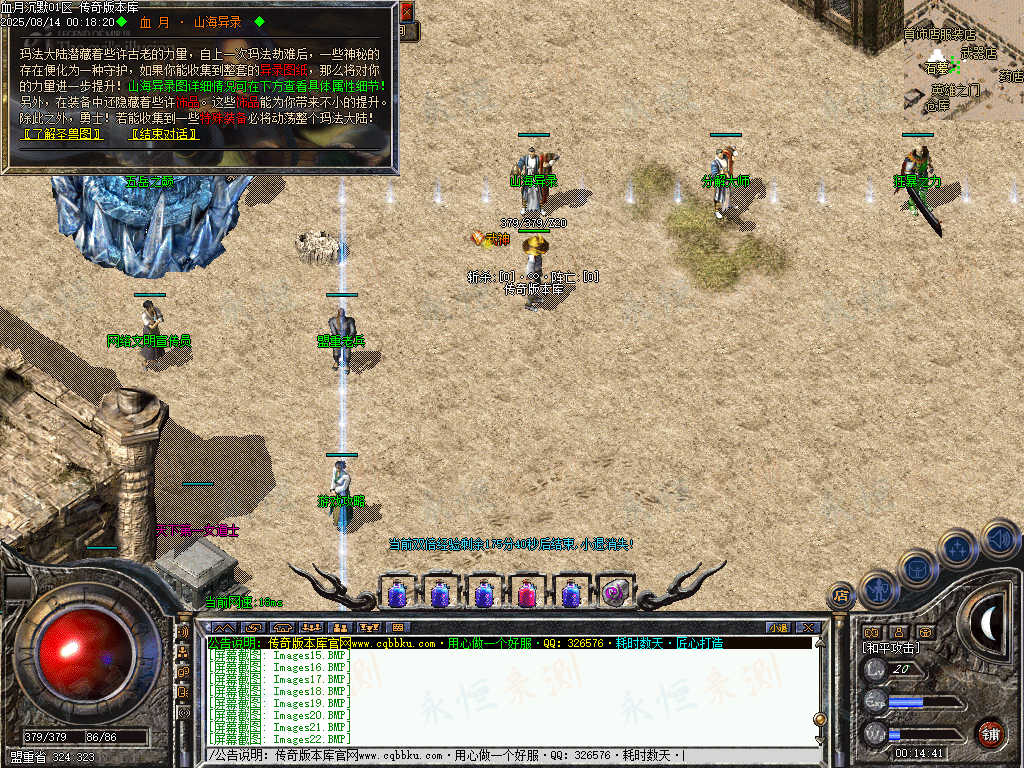Open the character equipment round button
1024x768 pixels.
pyautogui.click(x=877, y=590)
